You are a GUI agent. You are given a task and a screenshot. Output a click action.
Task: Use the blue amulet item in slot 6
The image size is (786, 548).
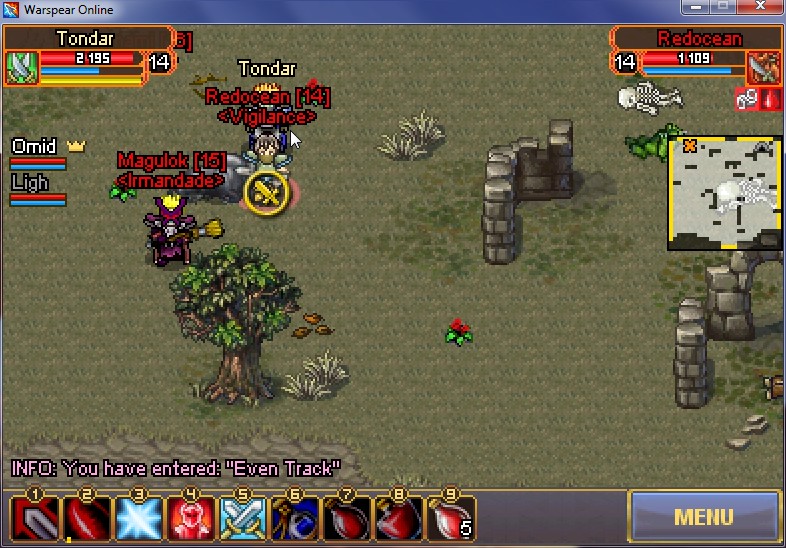(x=294, y=519)
